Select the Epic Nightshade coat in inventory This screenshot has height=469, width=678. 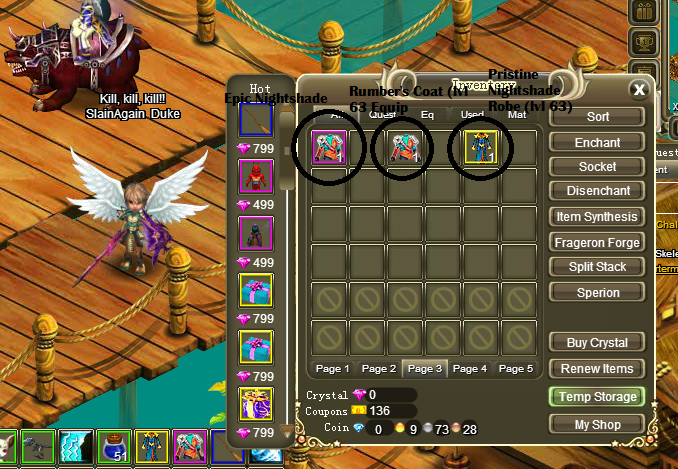pyautogui.click(x=329, y=148)
